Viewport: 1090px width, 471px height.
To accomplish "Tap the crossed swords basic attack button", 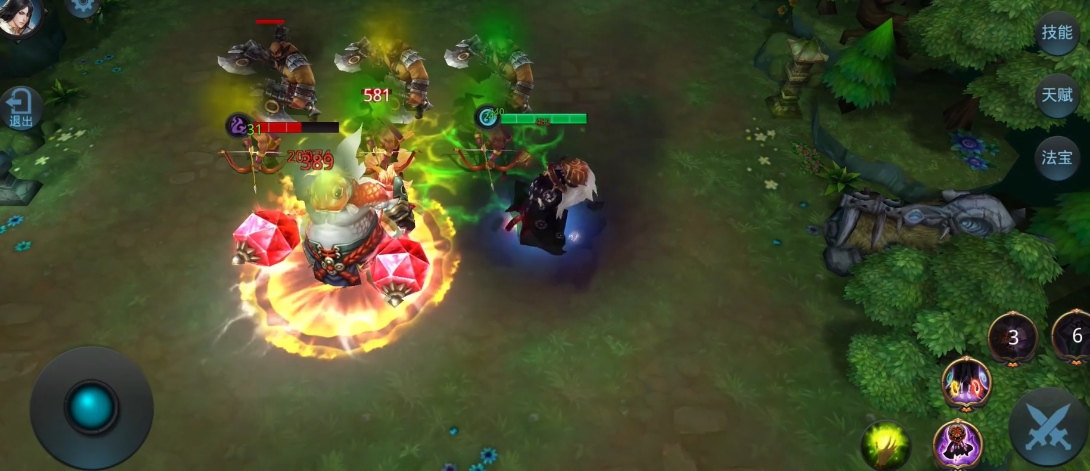I will click(x=1047, y=425).
